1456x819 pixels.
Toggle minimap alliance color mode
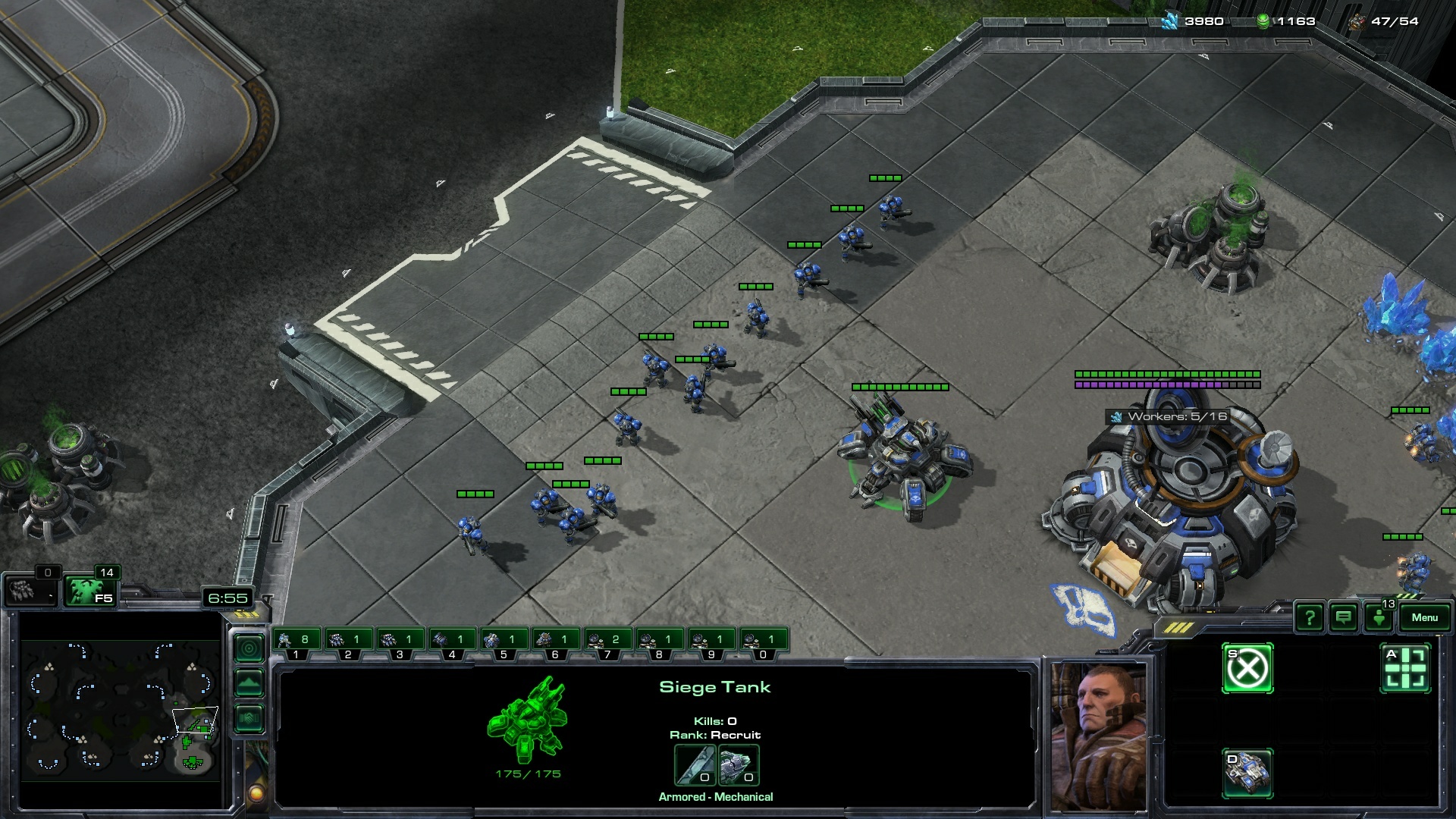[x=249, y=717]
